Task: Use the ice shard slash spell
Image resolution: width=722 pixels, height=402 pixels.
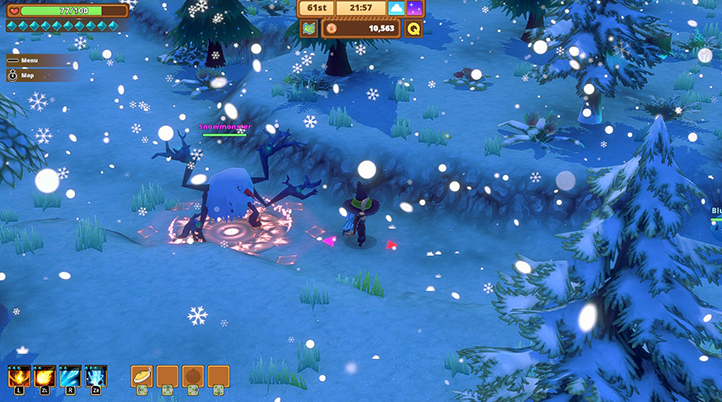Action: pos(71,377)
